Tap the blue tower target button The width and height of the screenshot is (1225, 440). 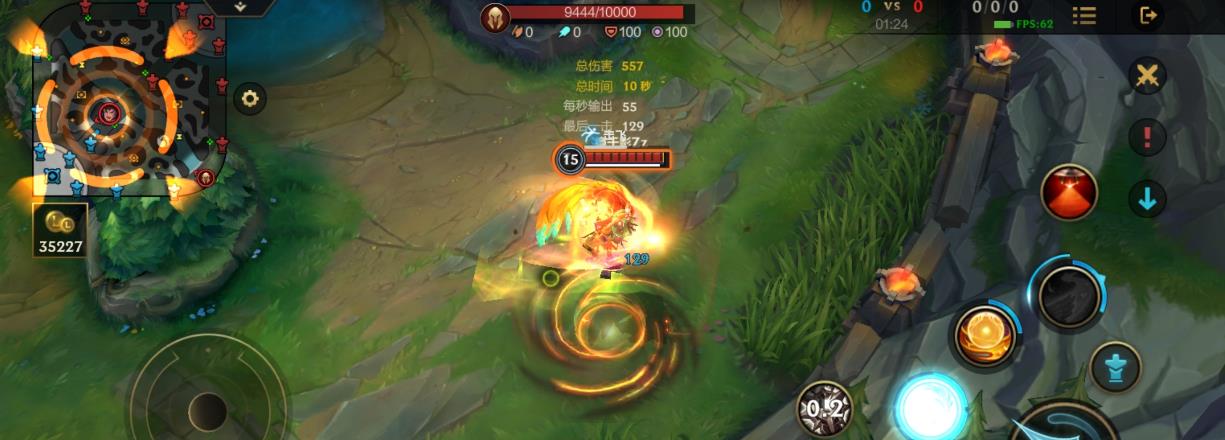(x=1115, y=367)
